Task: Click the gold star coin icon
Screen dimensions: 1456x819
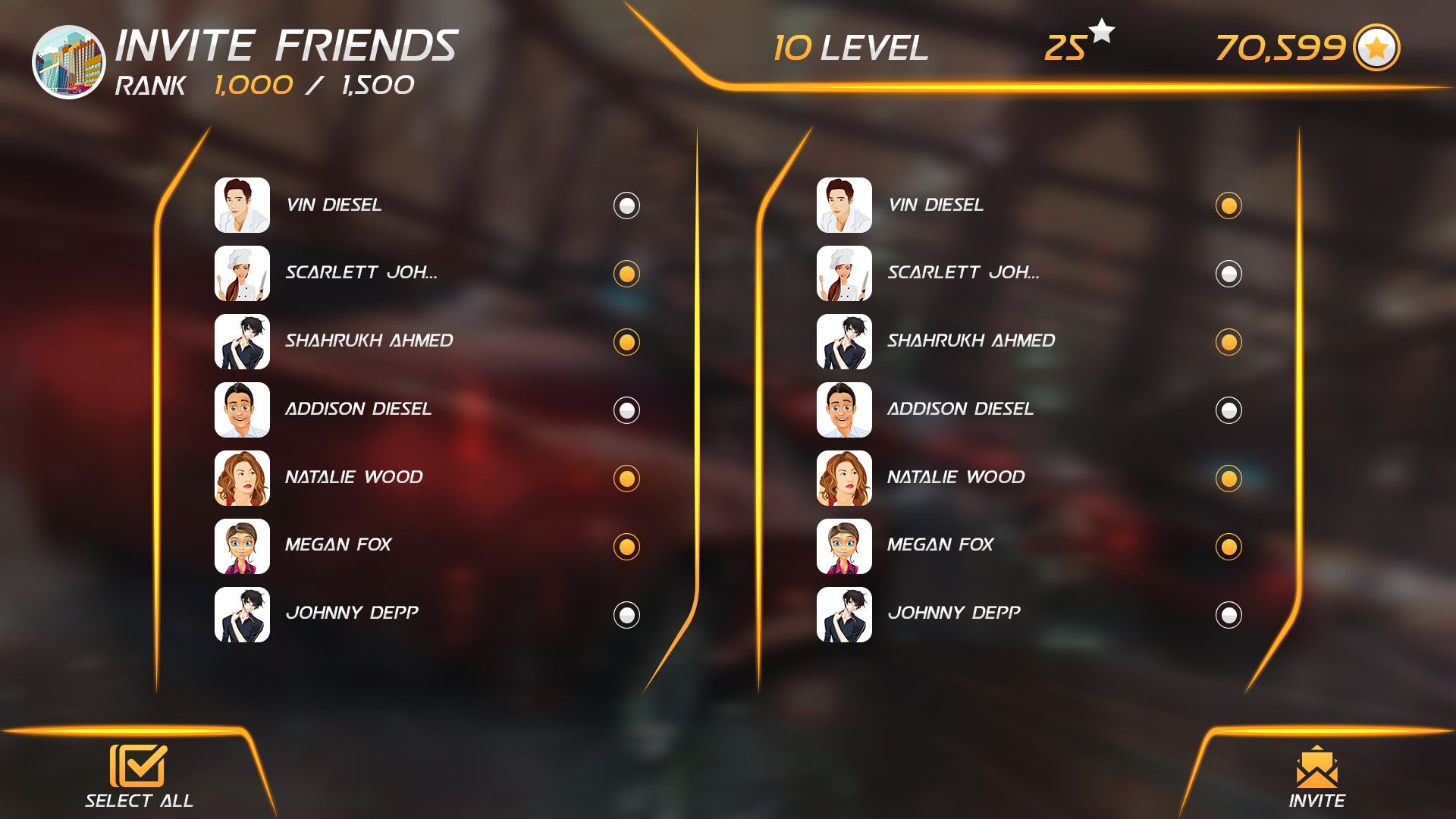Action: (1376, 48)
